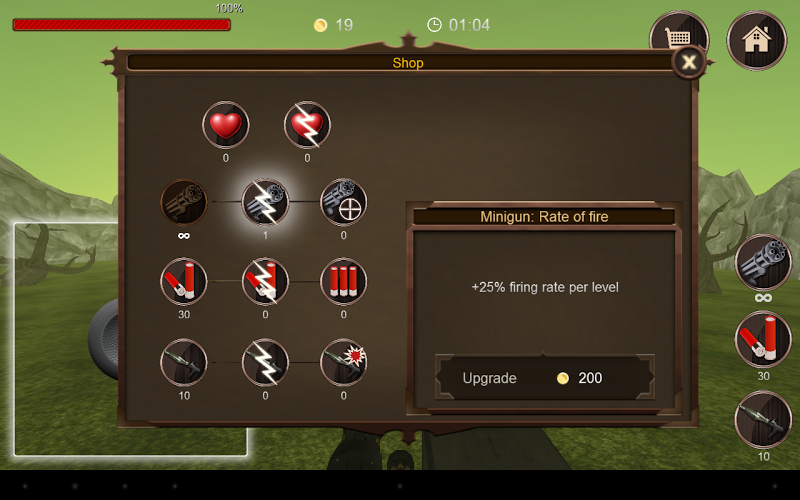Buy the Minigun rate of fire upgrade
Image resolution: width=800 pixels, height=500 pixels.
(x=545, y=378)
